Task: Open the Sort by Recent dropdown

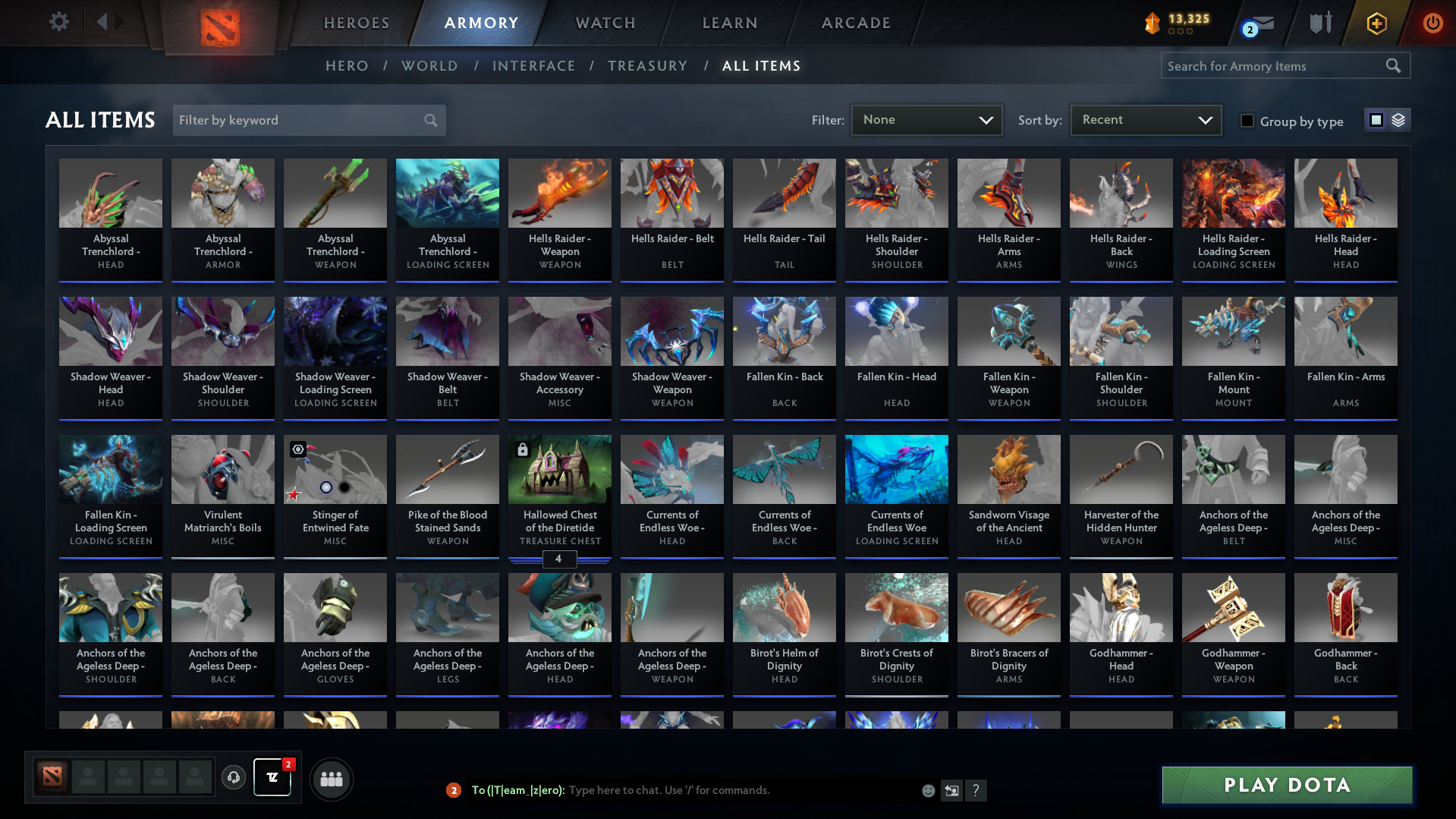Action: point(1144,120)
